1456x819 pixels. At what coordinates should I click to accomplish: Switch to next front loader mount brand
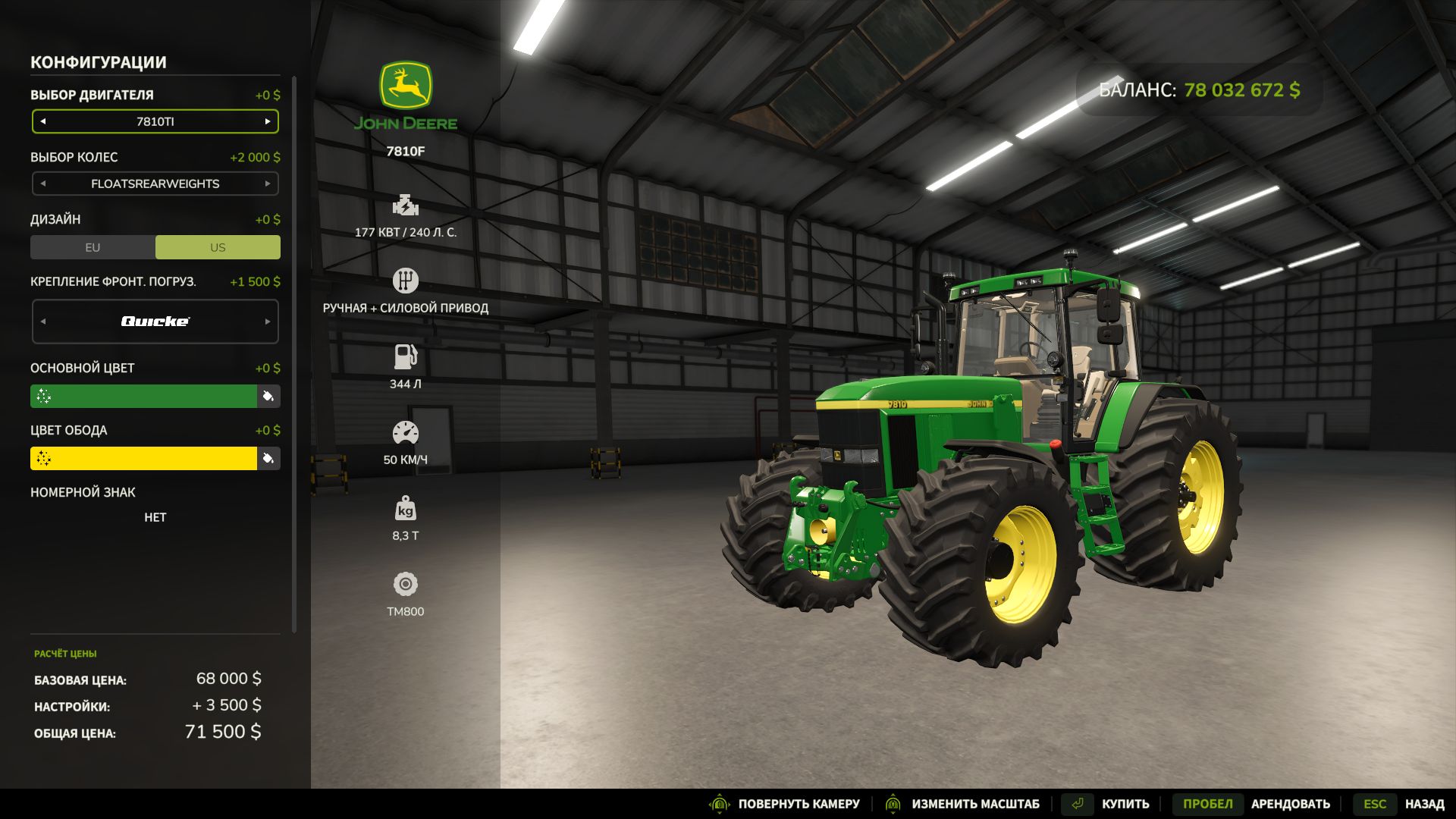point(268,322)
